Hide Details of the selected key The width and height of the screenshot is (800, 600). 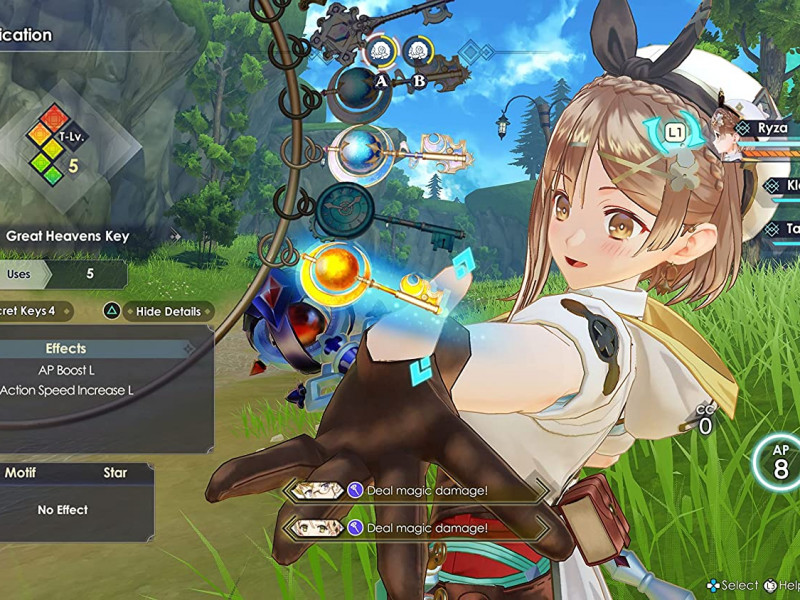(x=160, y=311)
